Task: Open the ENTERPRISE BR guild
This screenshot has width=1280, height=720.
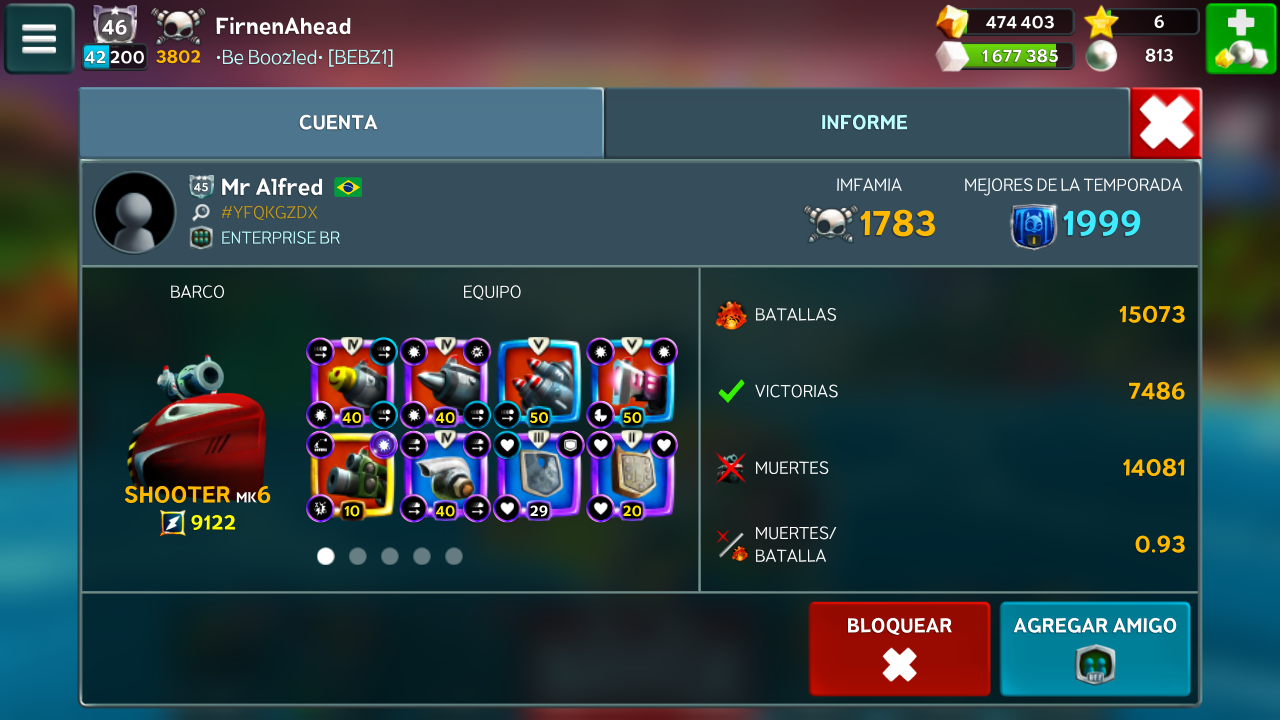Action: (x=280, y=238)
